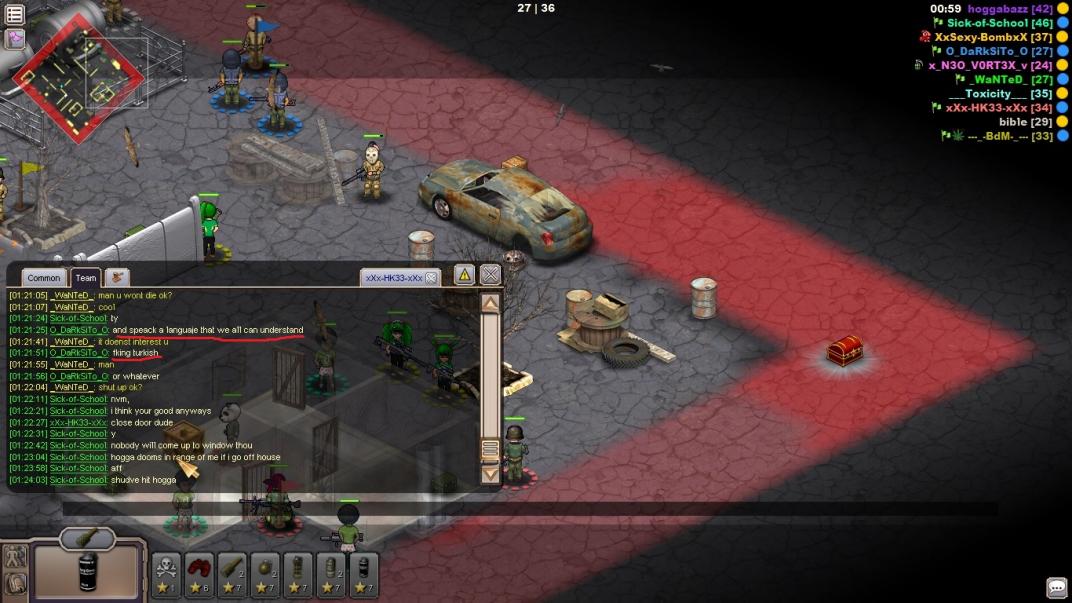Open the main menu list button

pos(15,14)
